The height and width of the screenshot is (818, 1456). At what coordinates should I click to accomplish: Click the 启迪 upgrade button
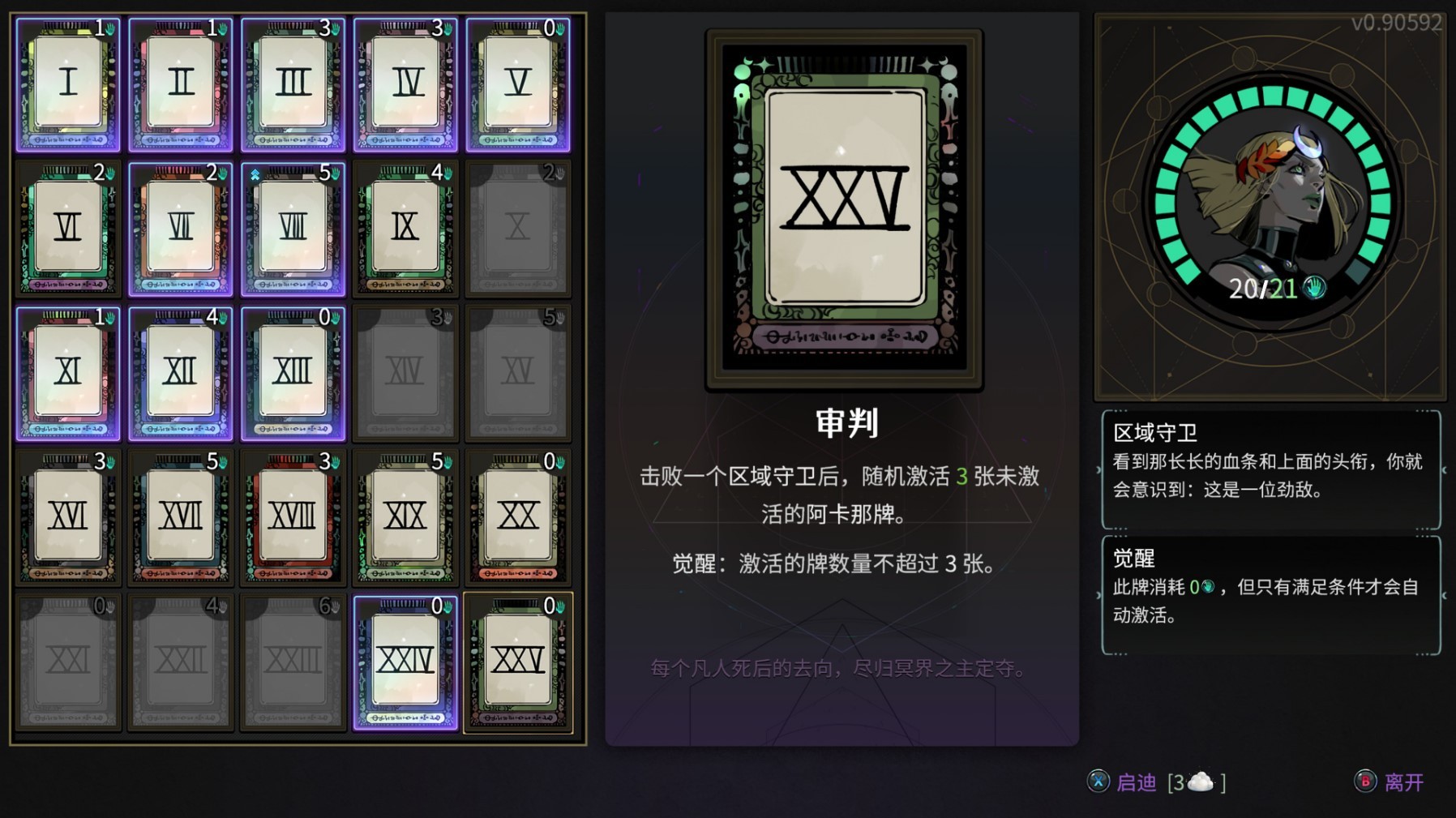point(1137,783)
